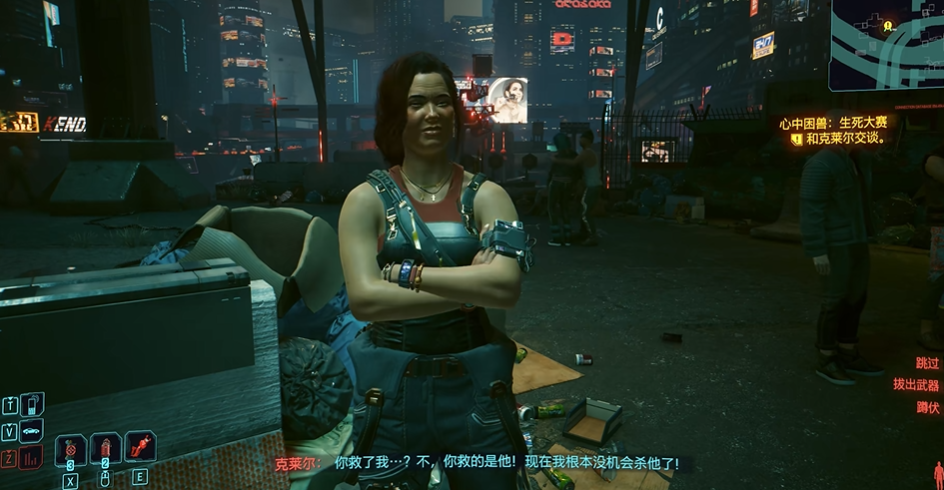
Task: Click the 跳过 skip prompt
Action: click(927, 364)
